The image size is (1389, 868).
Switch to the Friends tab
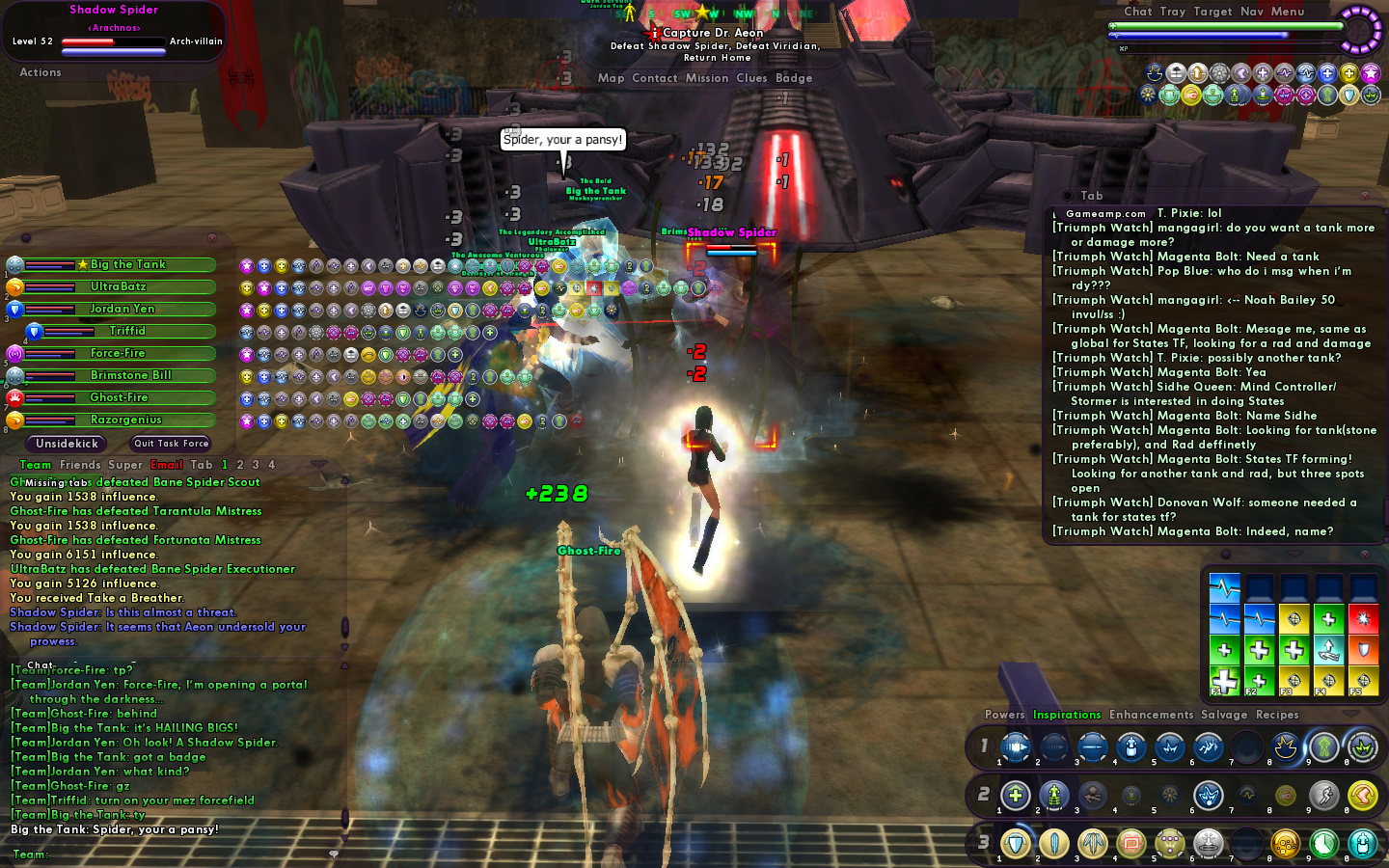80,465
